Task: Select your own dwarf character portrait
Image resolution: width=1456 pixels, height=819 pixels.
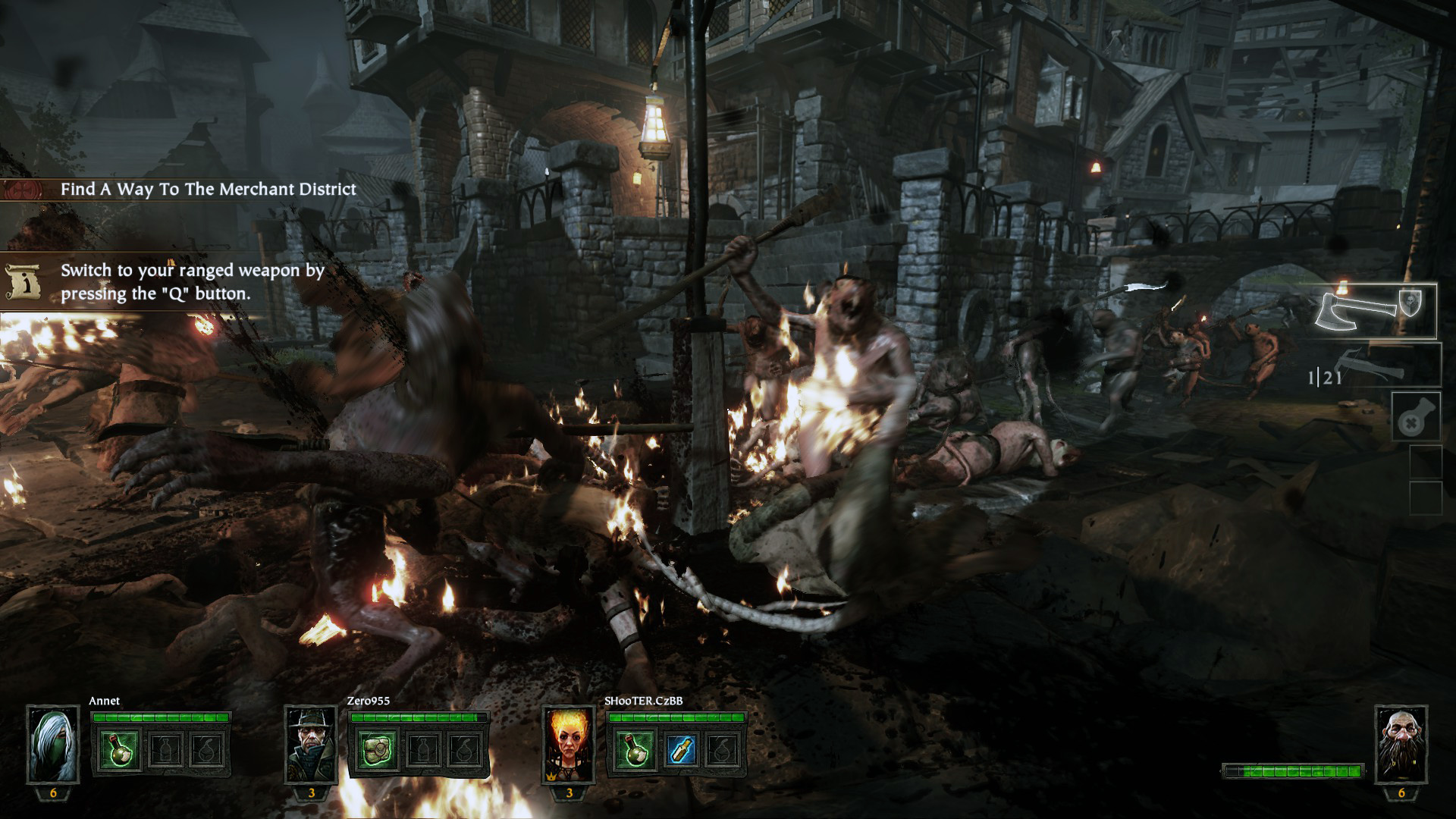Action: (x=1401, y=744)
